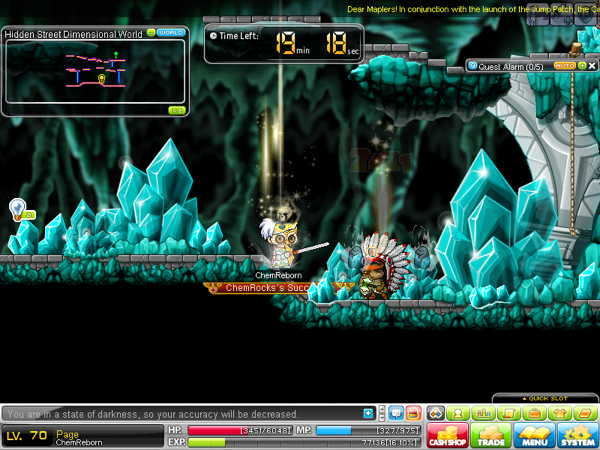Click the minimap display area

95,72
